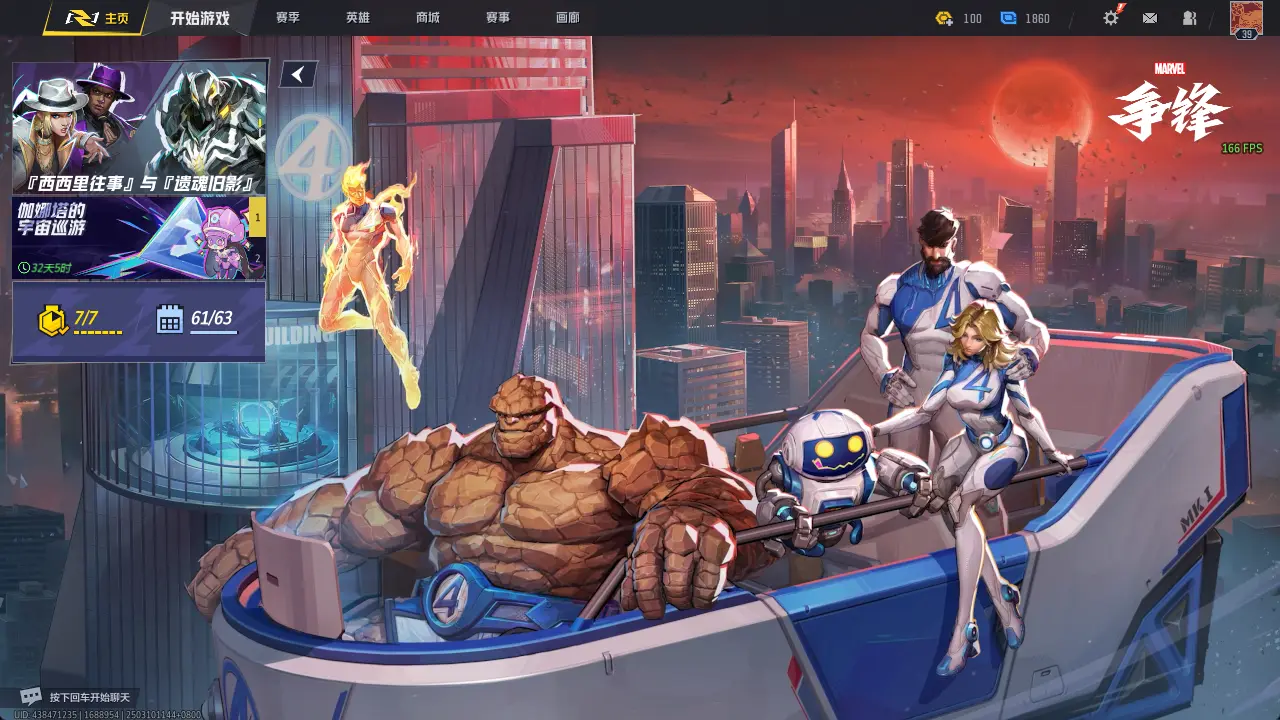Show the 画廊 gallery tab
Viewport: 1280px width, 720px height.
(x=568, y=18)
